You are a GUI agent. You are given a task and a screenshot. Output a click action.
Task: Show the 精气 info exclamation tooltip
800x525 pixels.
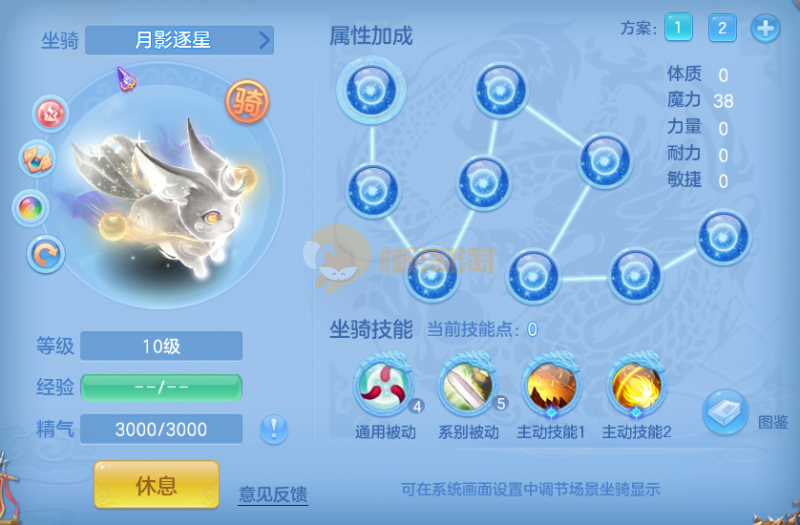273,429
